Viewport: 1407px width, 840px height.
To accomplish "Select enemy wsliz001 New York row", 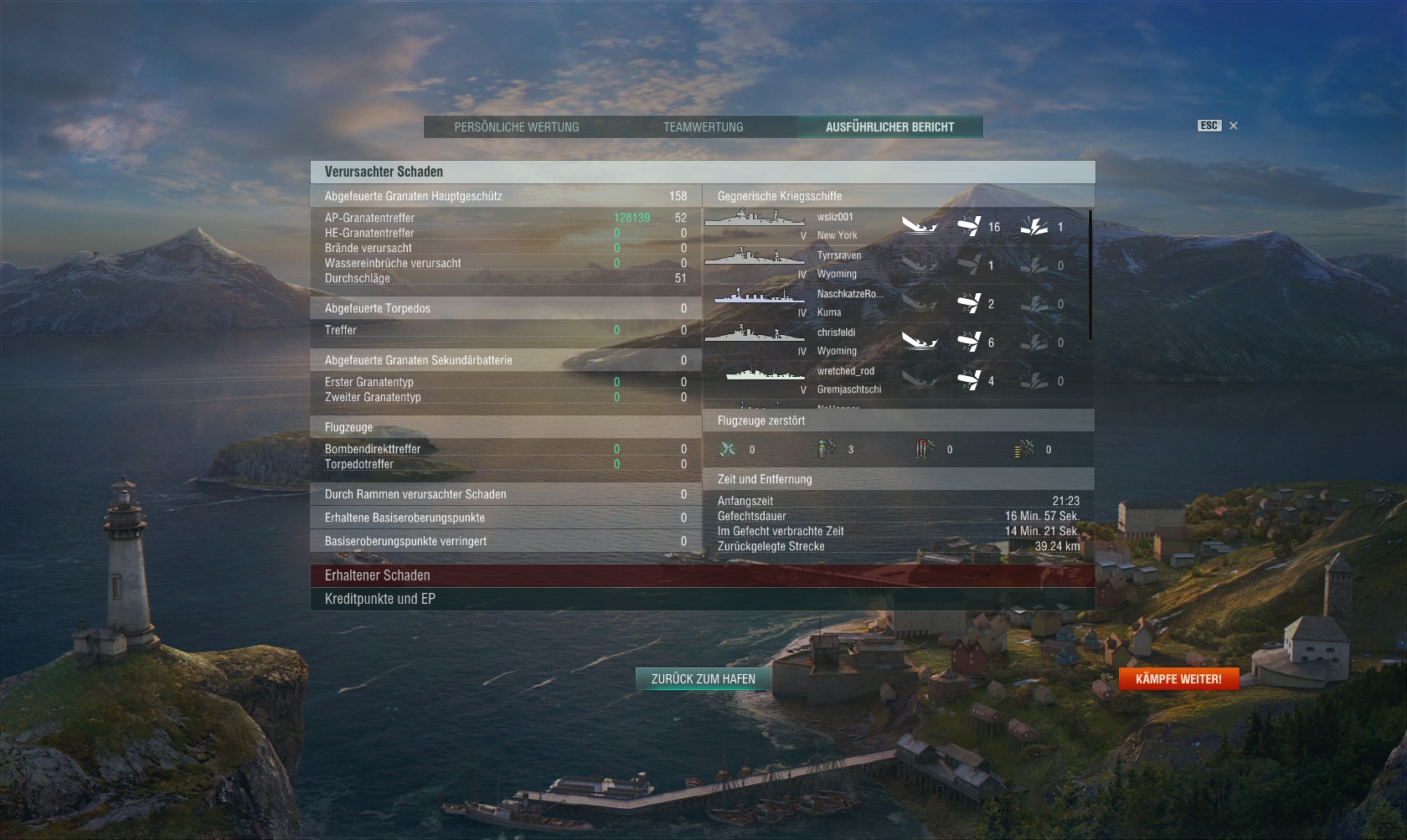I will coord(894,226).
